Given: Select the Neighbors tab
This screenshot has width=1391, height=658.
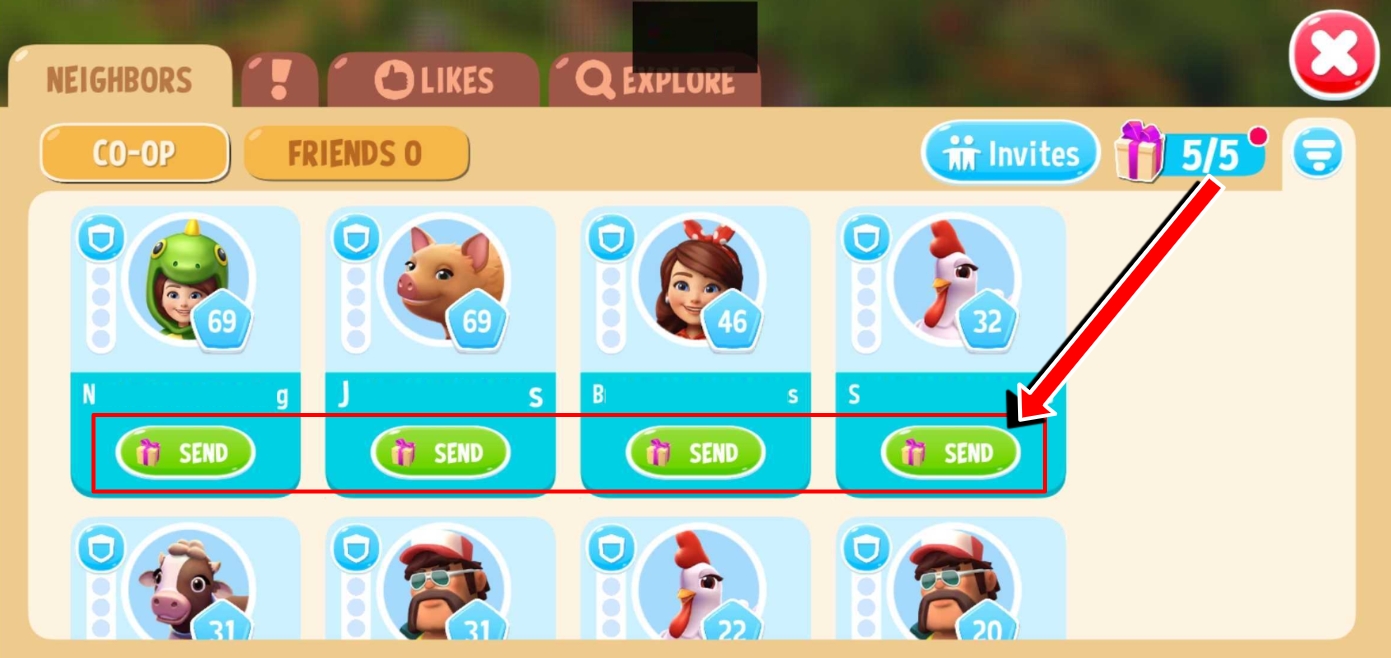Looking at the screenshot, I should point(119,80).
